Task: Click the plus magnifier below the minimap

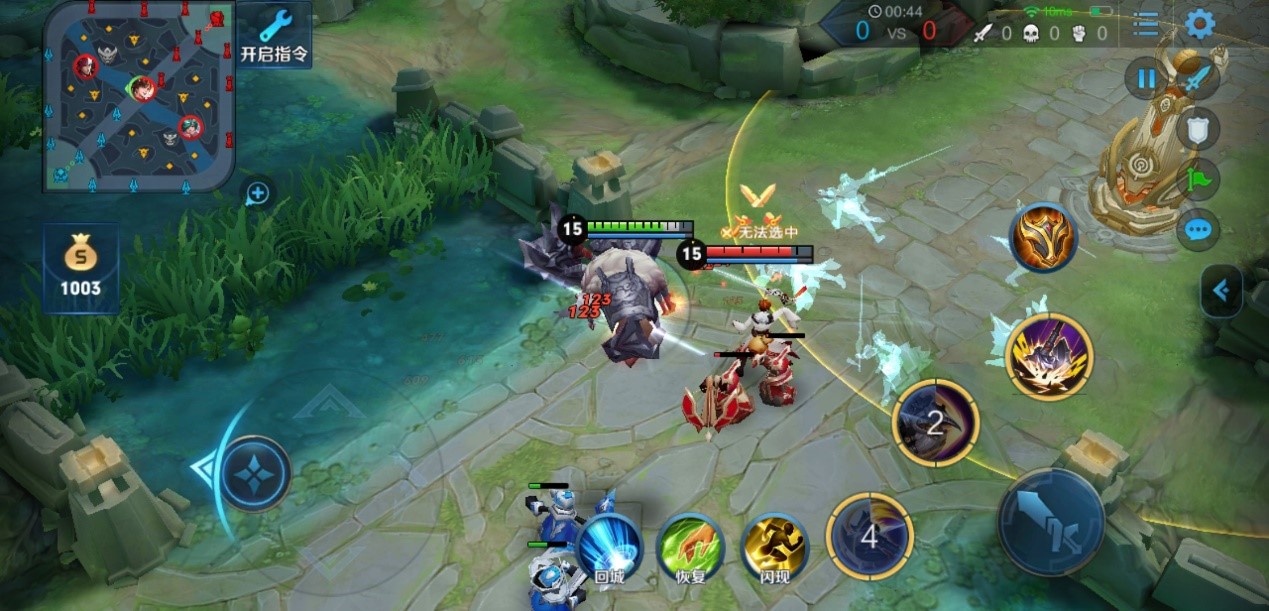Action: point(257,193)
